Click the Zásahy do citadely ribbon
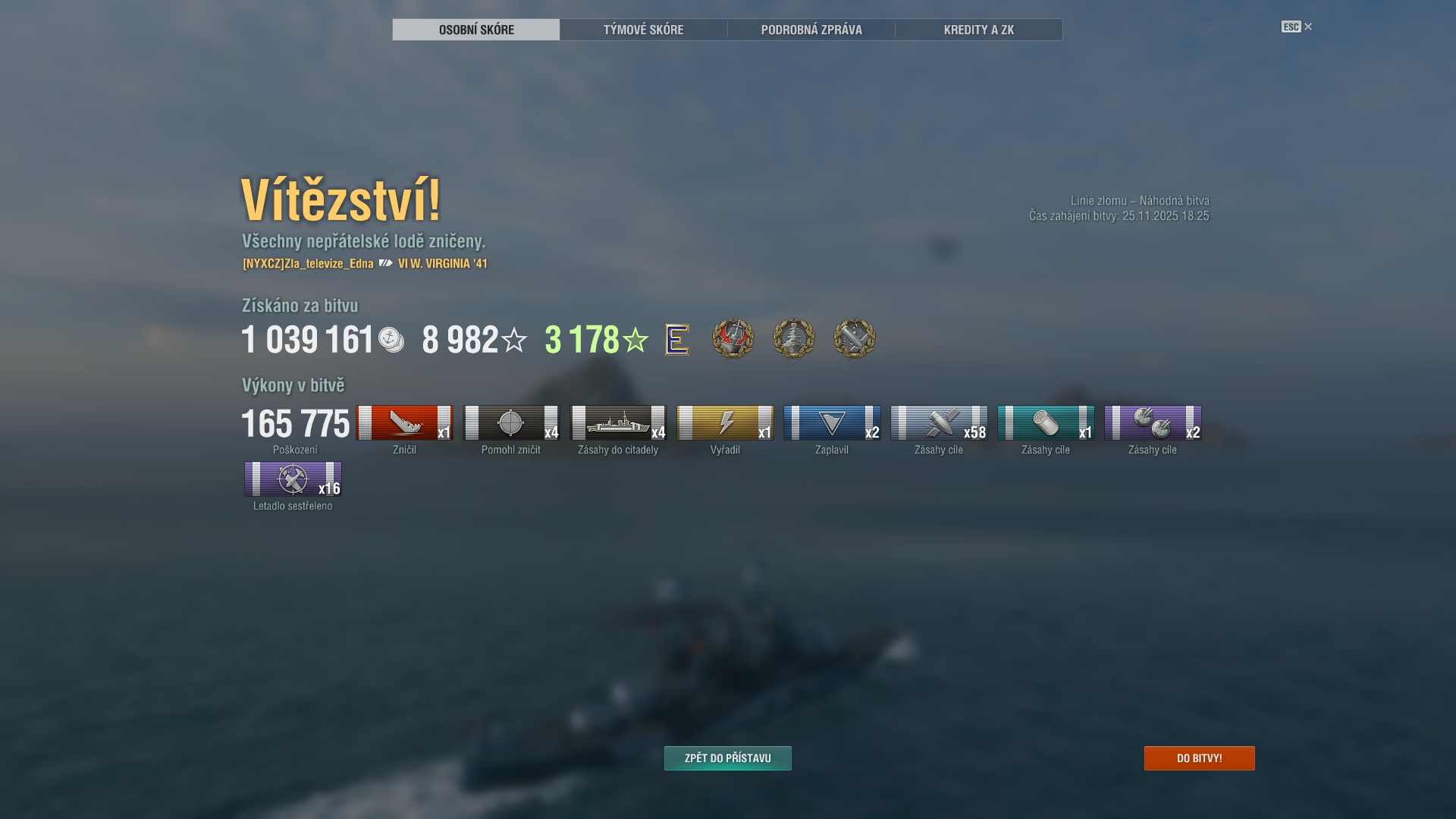This screenshot has height=819, width=1456. [x=618, y=423]
